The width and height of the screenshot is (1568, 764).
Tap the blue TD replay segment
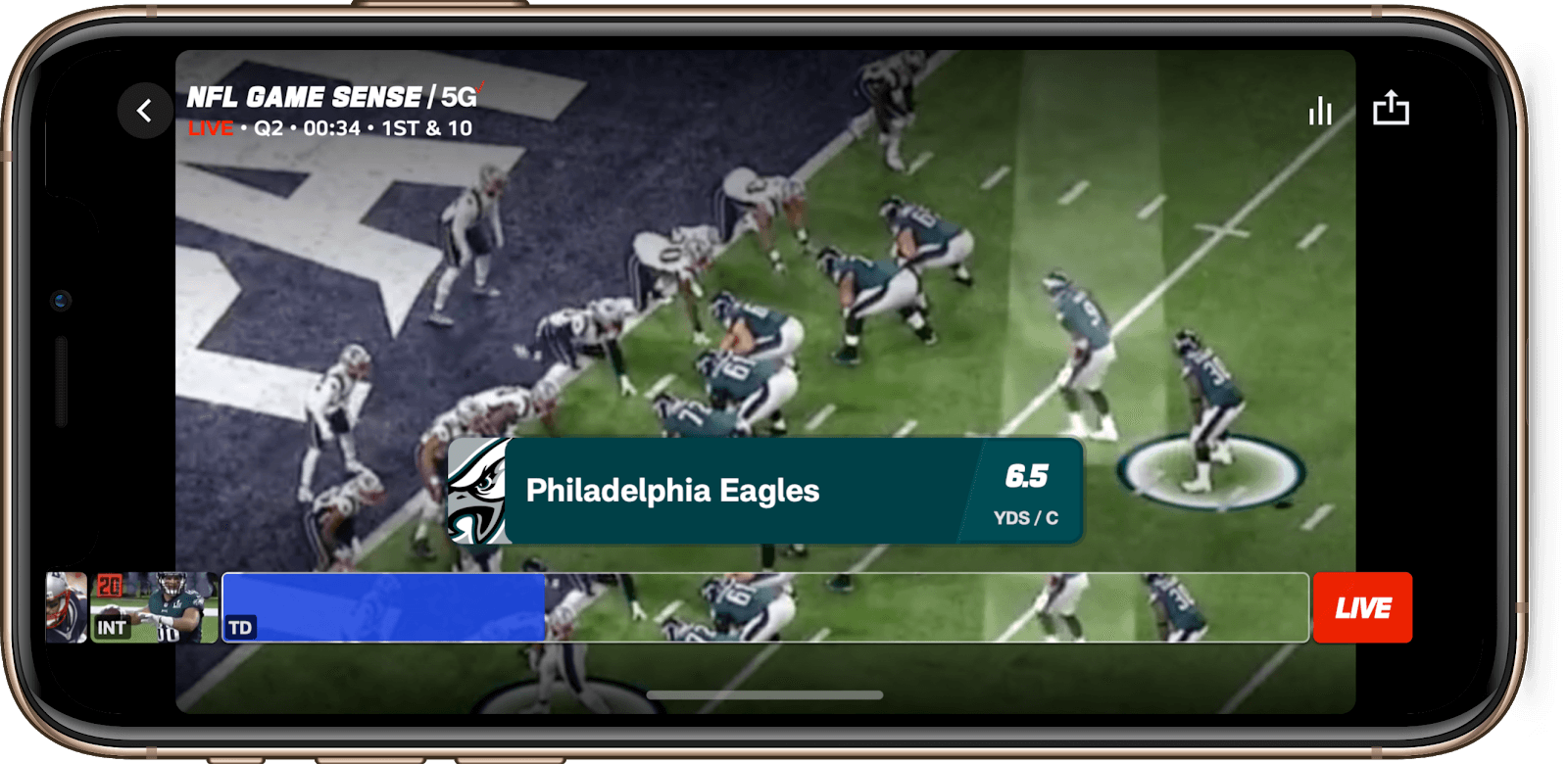[382, 607]
